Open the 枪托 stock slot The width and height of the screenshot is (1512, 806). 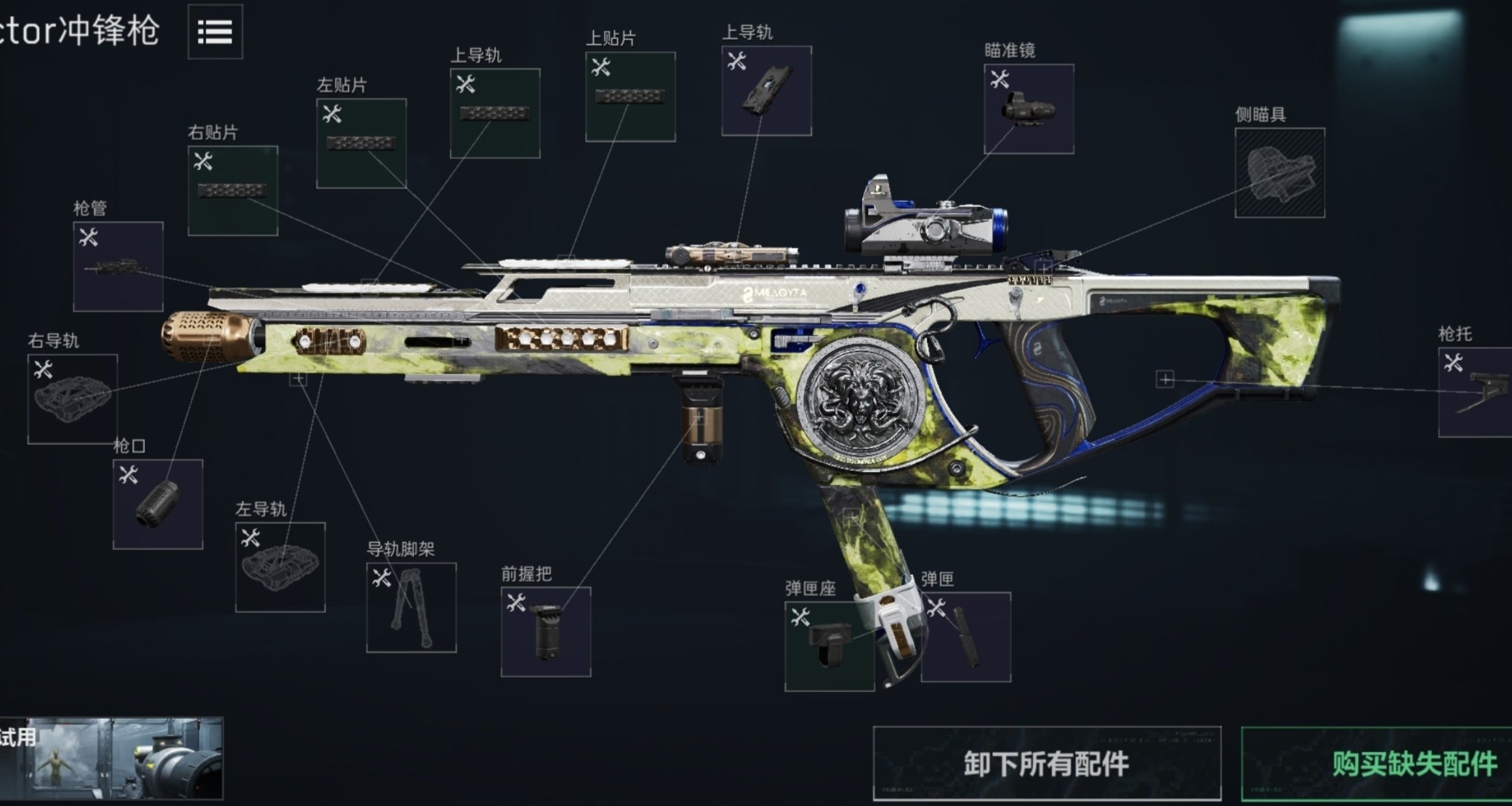[x=1476, y=392]
